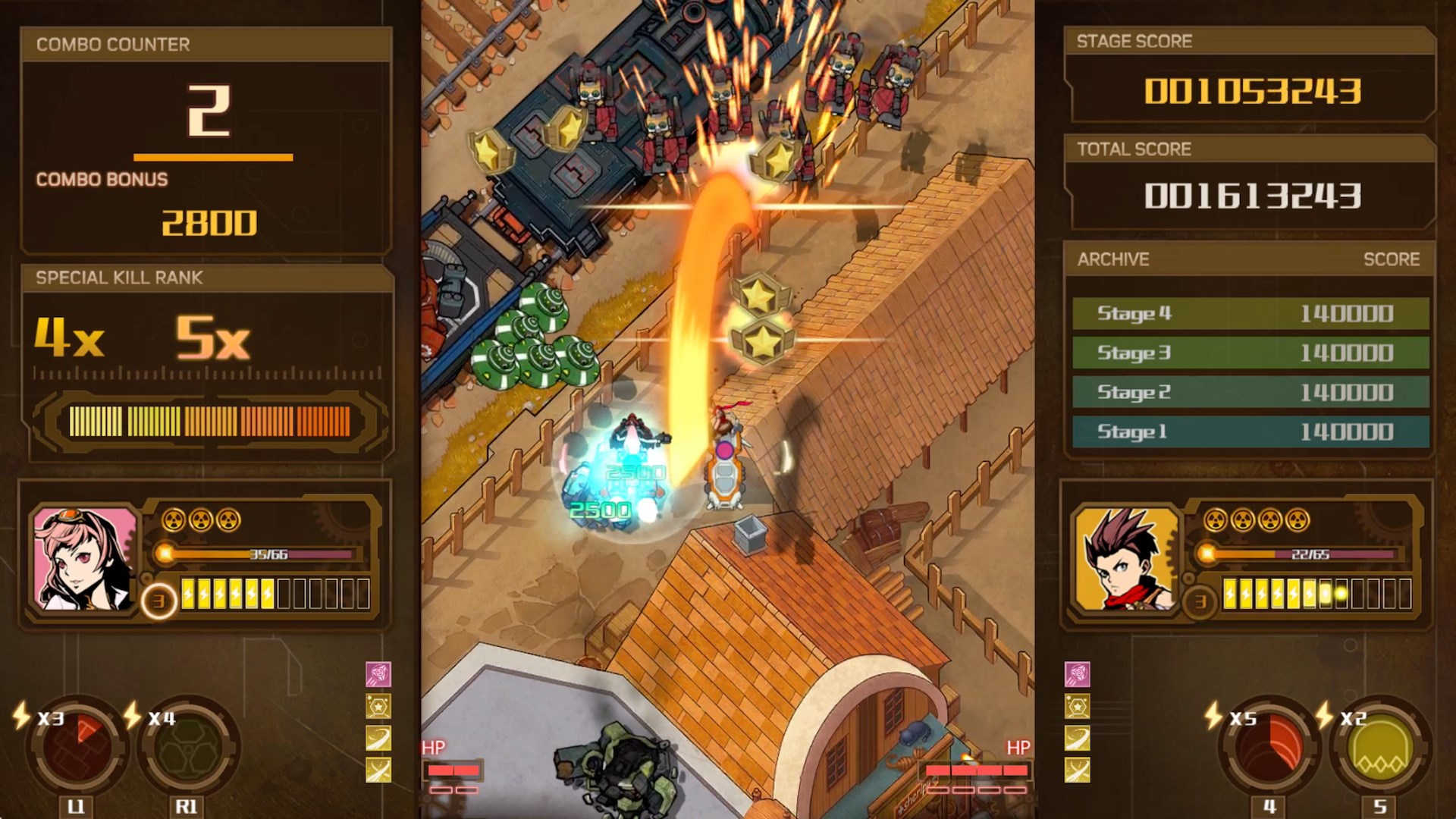1456x819 pixels.
Task: Select the slash trail ability icon on the left sidebar
Action: pyautogui.click(x=378, y=737)
